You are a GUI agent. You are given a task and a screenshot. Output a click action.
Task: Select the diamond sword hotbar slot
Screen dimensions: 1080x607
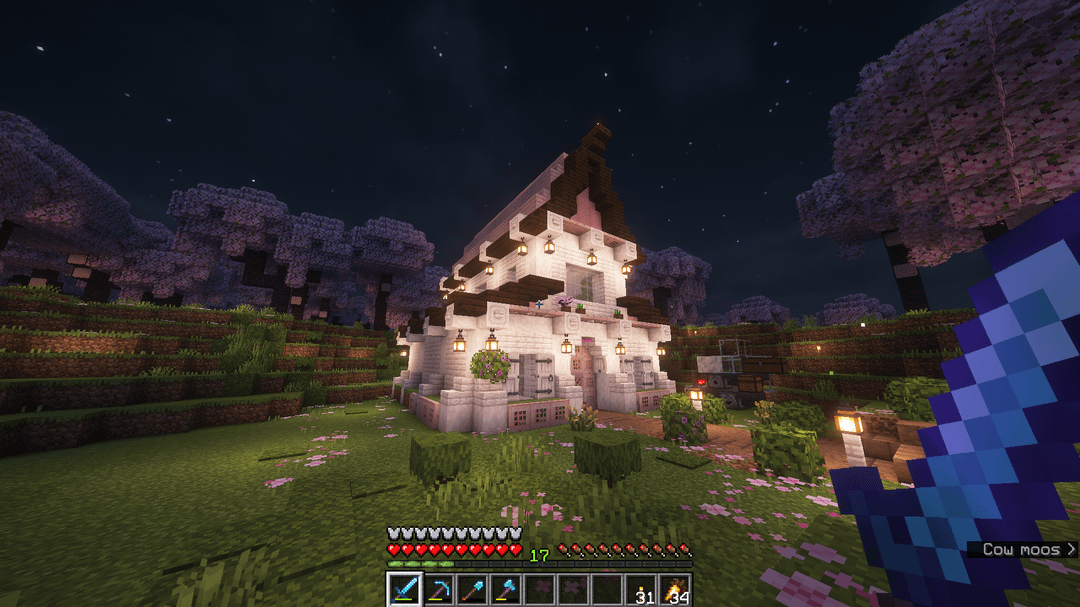[x=404, y=590]
